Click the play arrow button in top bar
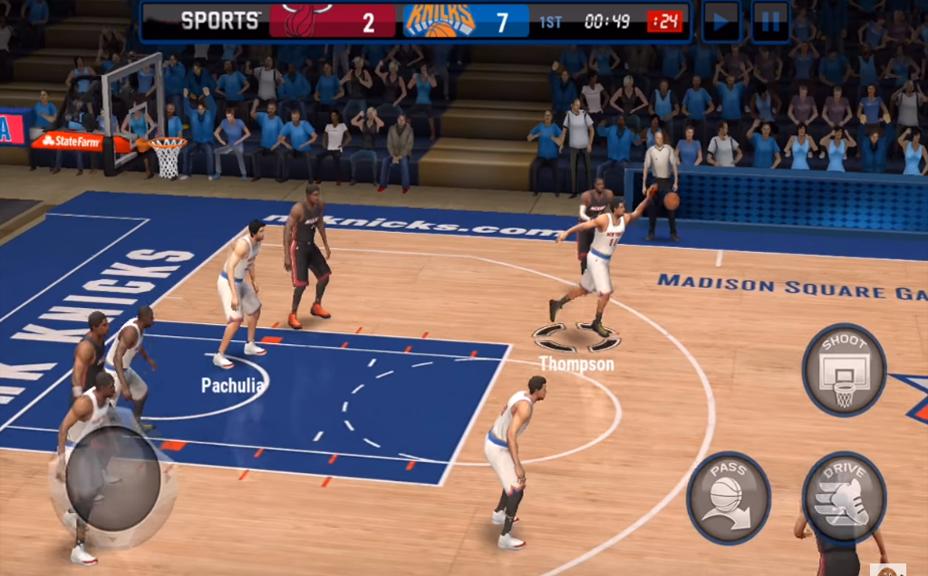The image size is (928, 576). pyautogui.click(x=720, y=21)
